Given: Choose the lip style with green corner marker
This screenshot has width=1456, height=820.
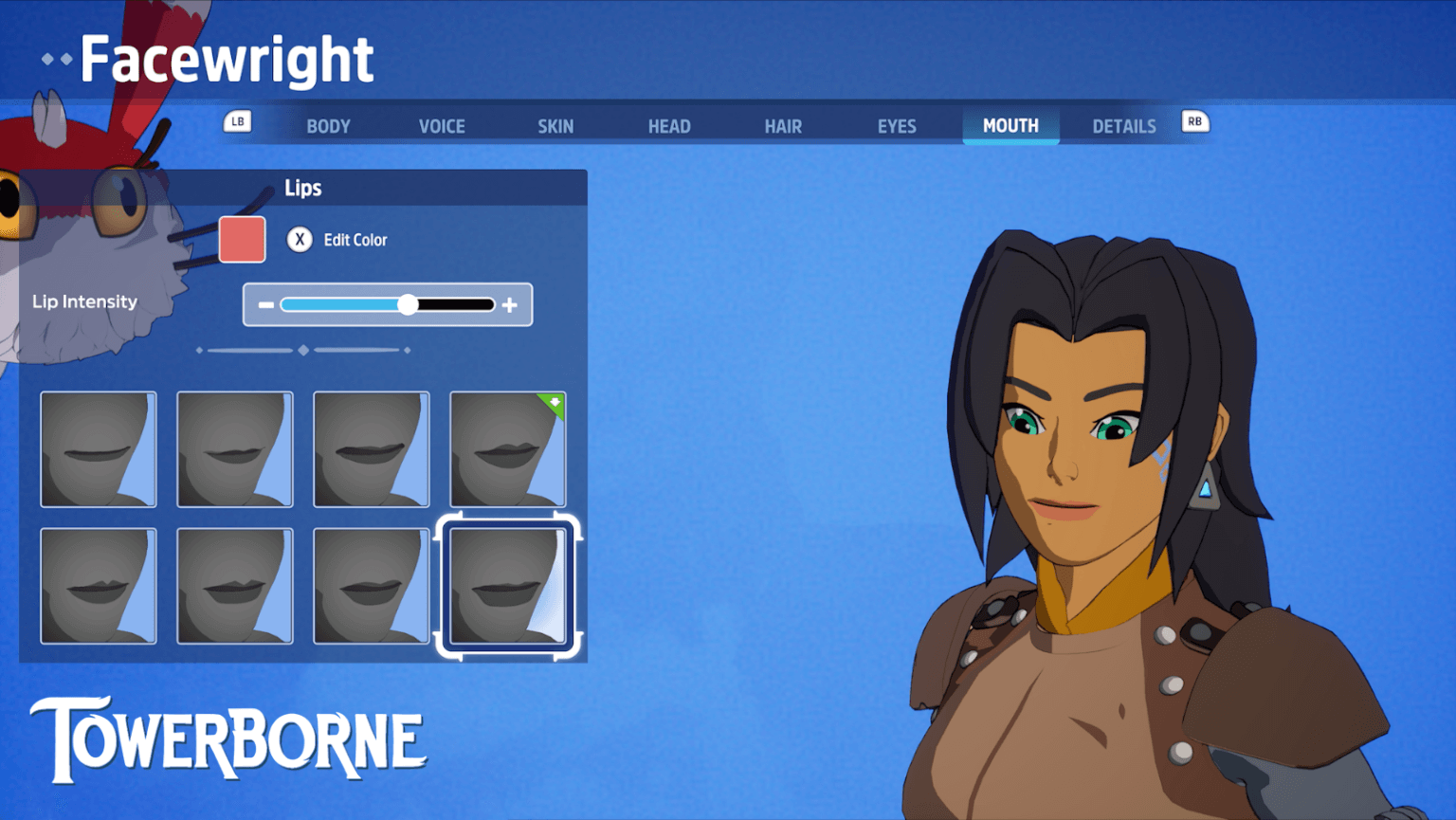Looking at the screenshot, I should click(507, 449).
